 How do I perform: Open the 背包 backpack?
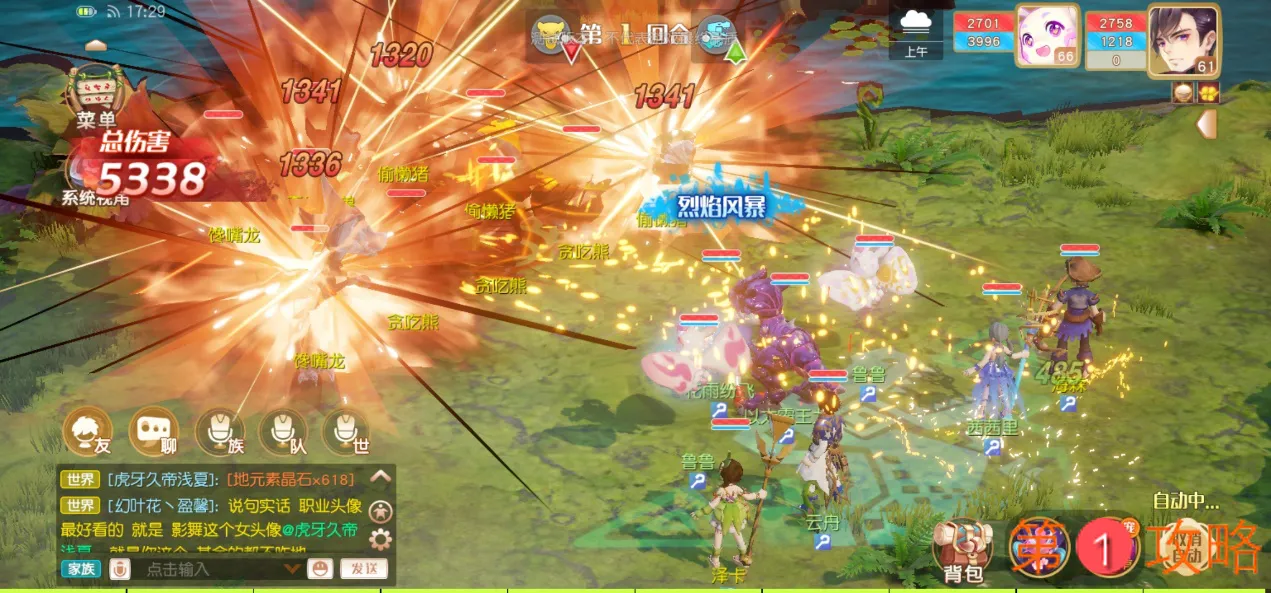click(962, 551)
